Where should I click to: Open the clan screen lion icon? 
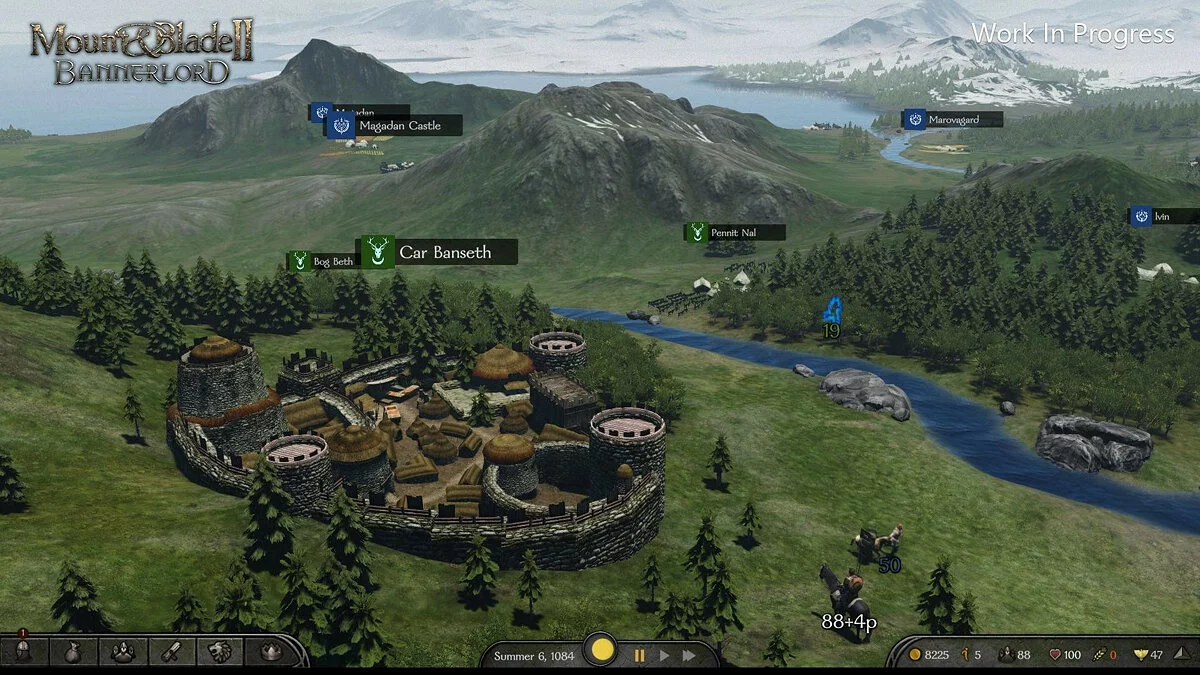click(220, 652)
